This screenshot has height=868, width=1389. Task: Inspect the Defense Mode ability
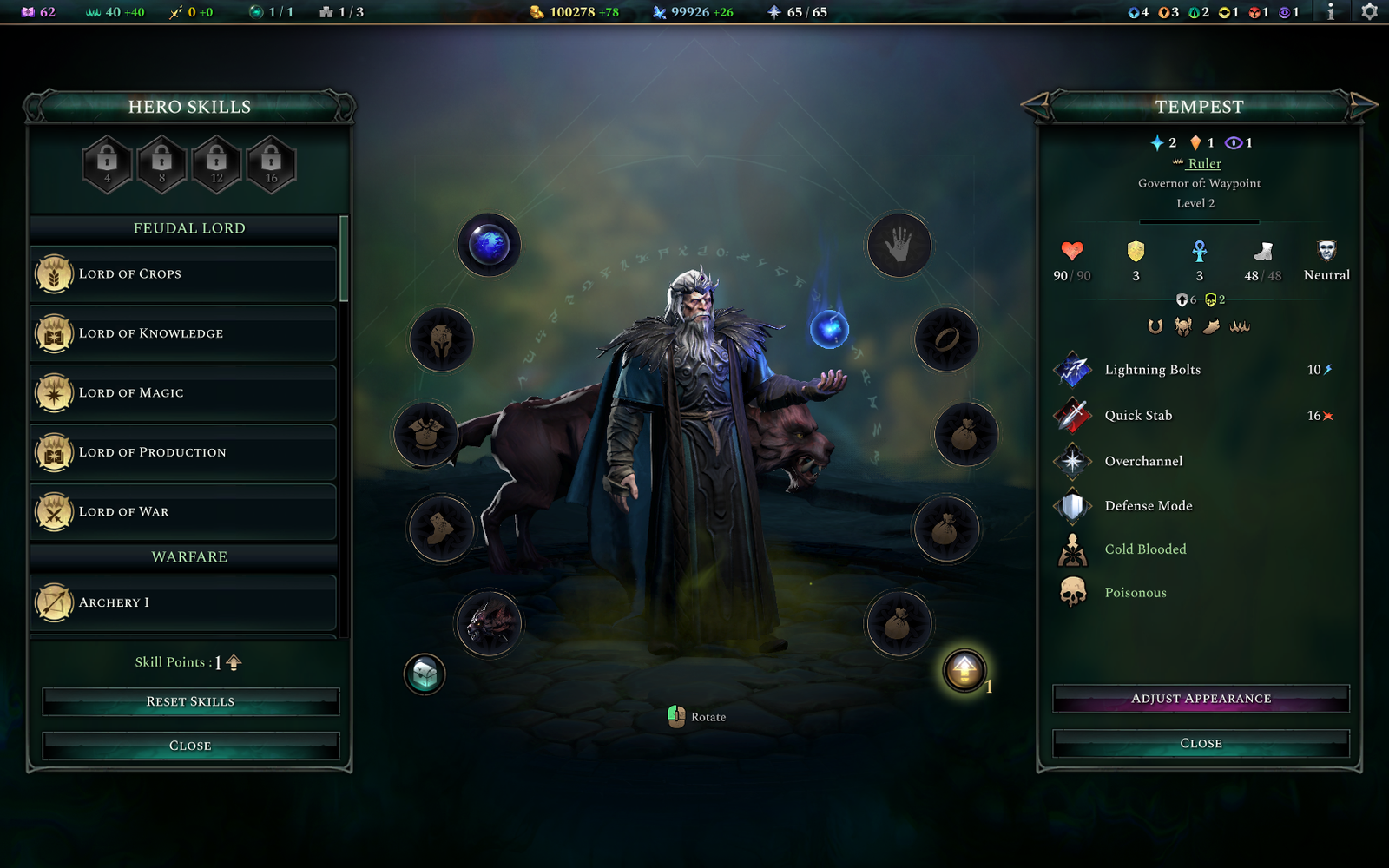click(1148, 506)
